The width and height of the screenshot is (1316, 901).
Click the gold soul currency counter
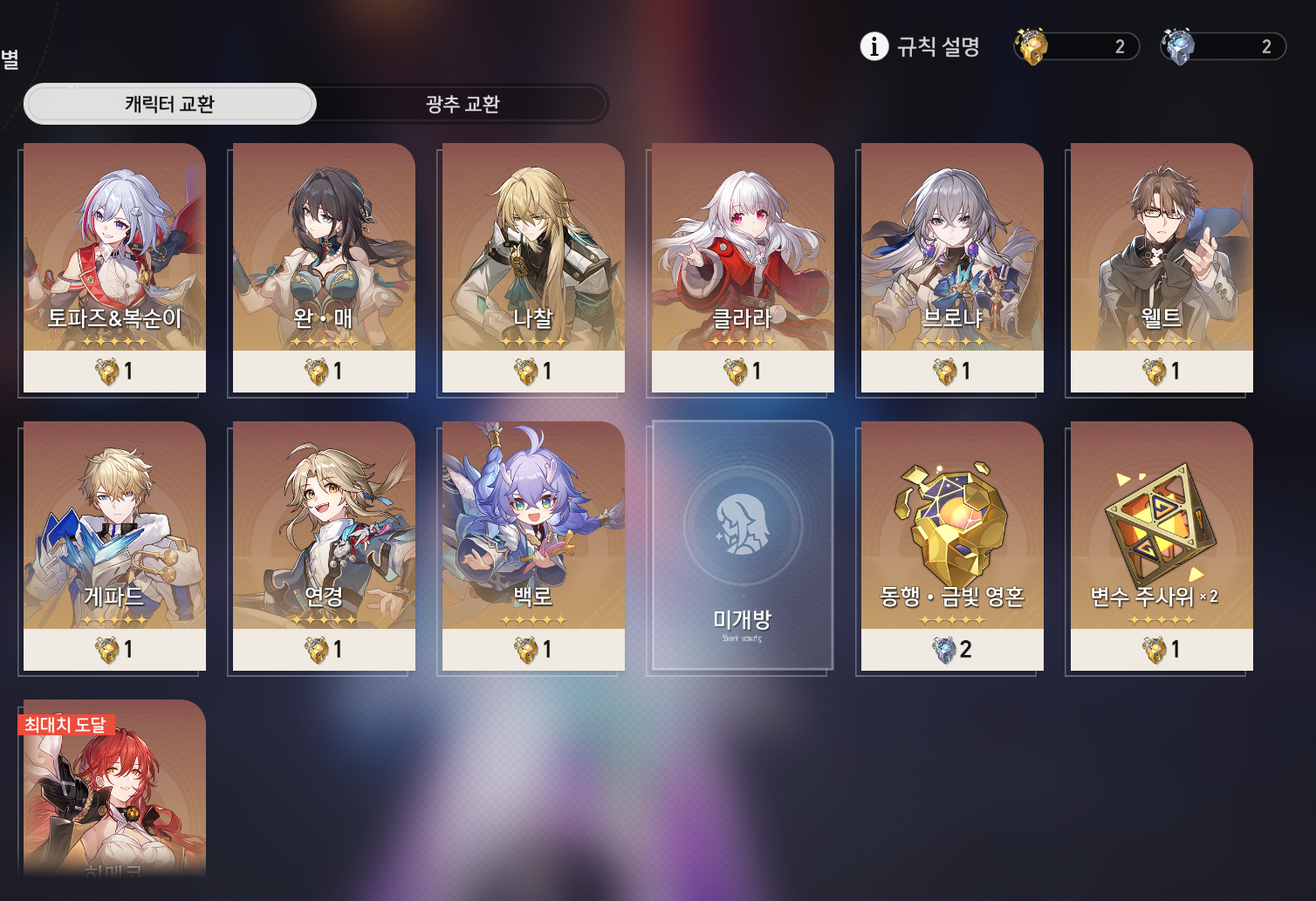pos(1078,46)
